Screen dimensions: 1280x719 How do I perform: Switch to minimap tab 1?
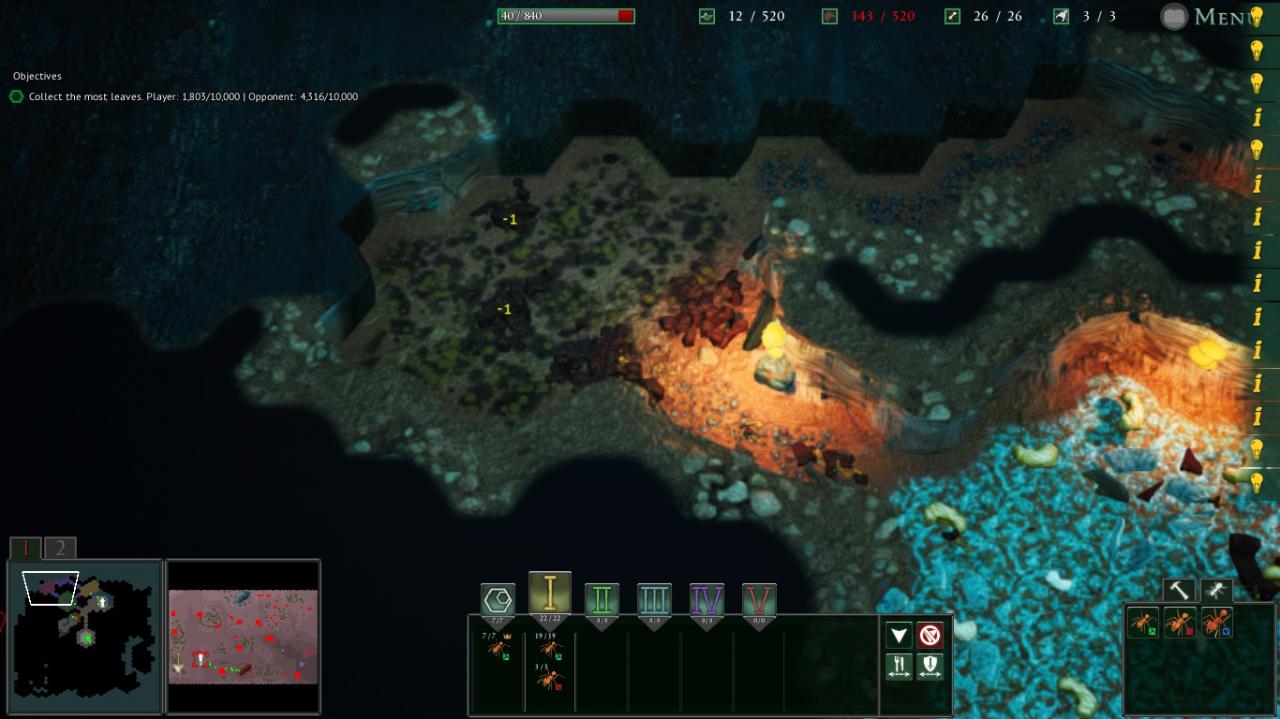pyautogui.click(x=26, y=548)
